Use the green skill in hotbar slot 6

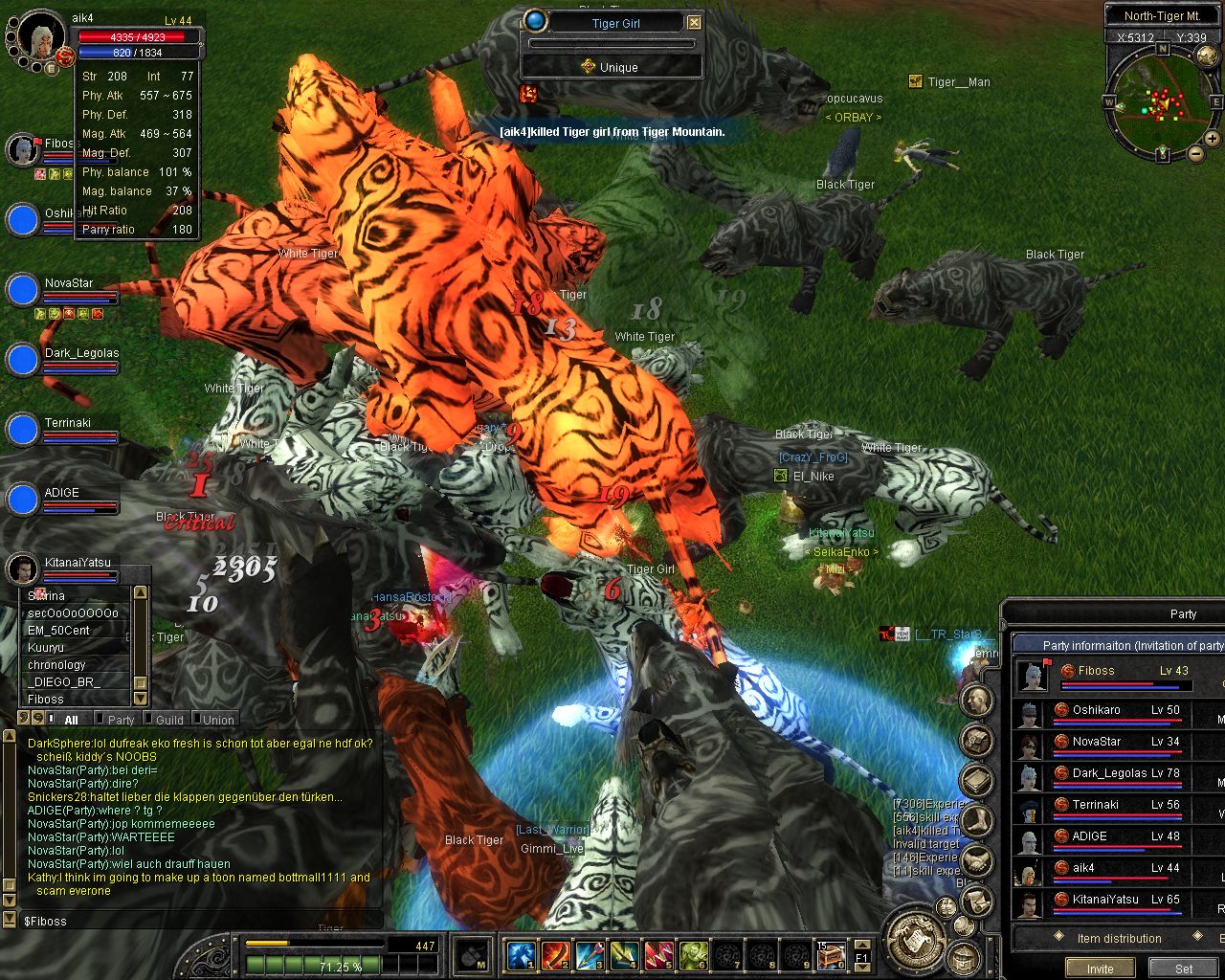click(694, 954)
